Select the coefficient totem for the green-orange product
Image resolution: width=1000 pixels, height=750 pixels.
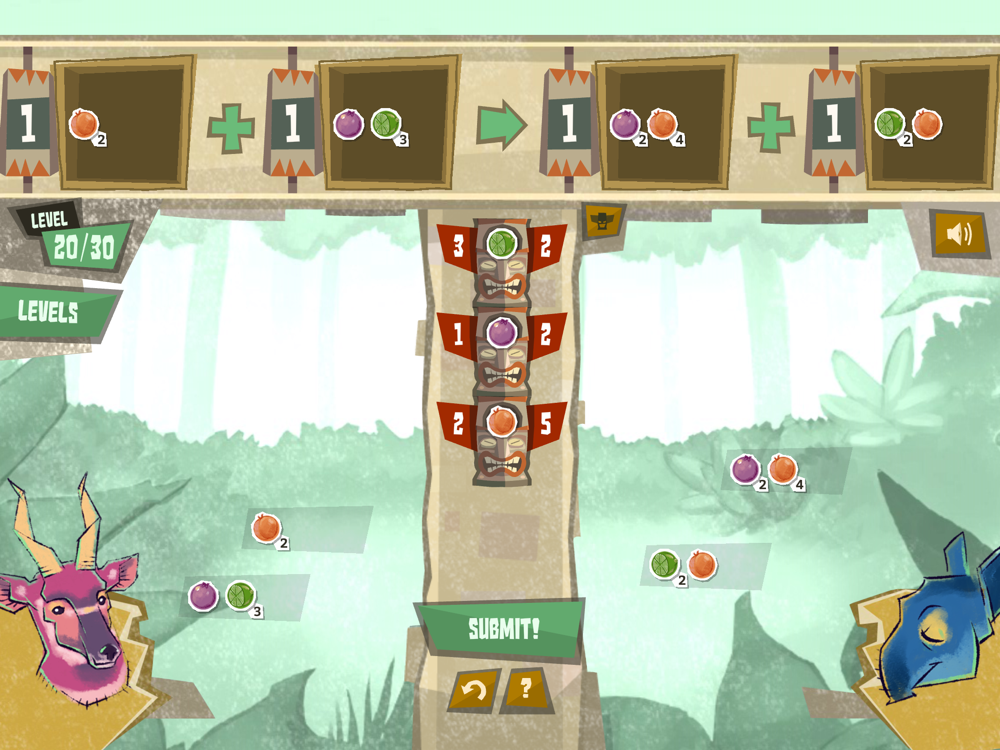pos(833,123)
